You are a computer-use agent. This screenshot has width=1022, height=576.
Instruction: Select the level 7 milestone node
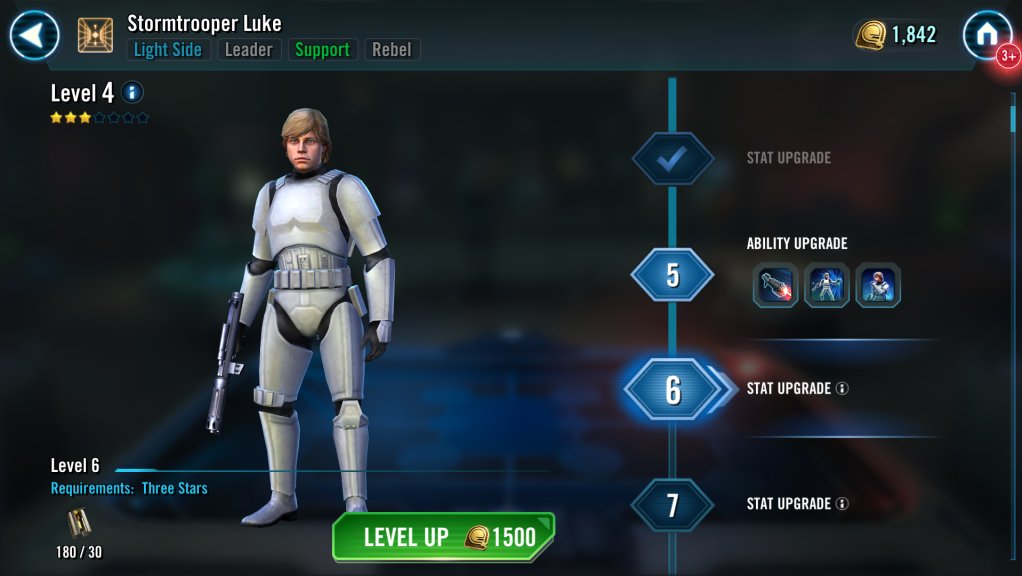click(x=672, y=504)
